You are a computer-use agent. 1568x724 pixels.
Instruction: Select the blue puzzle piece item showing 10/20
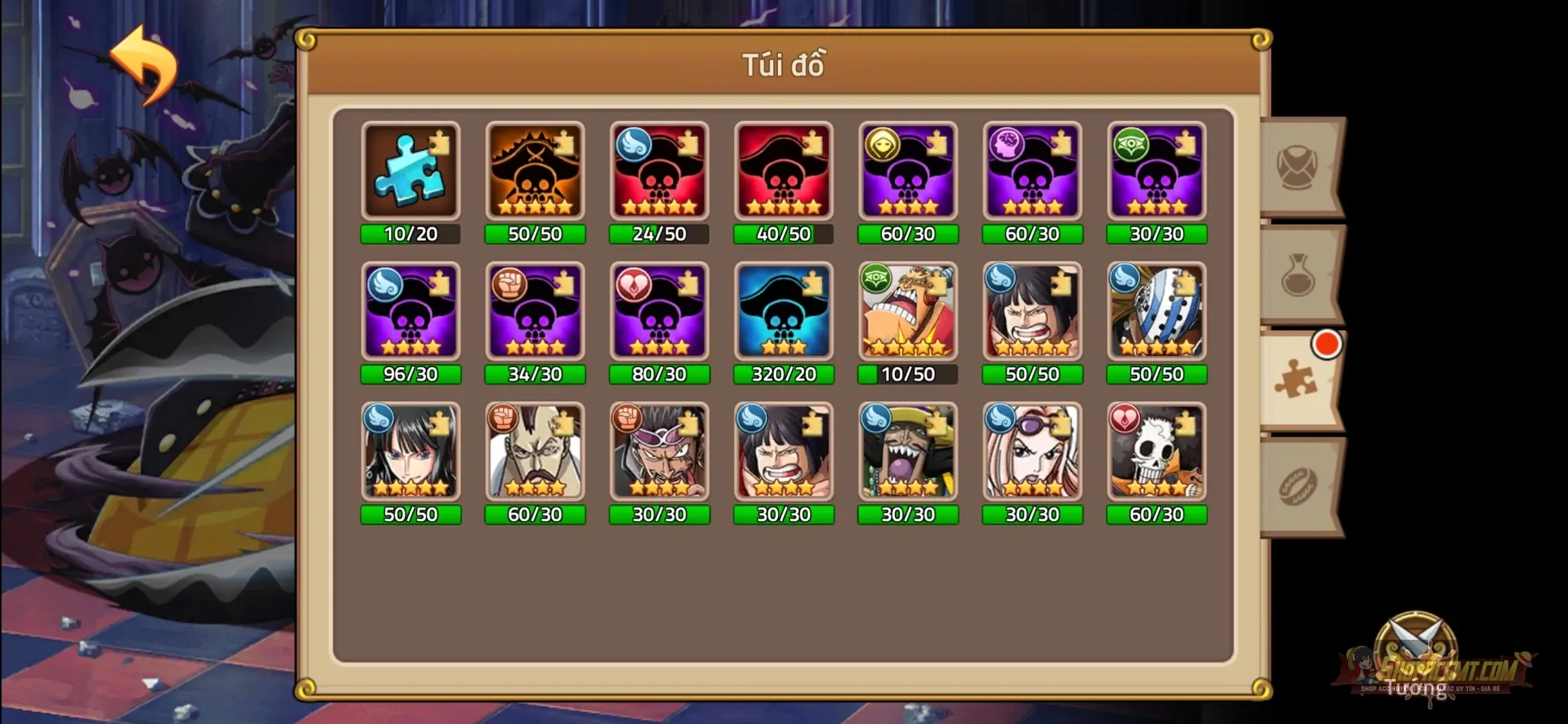(x=411, y=170)
